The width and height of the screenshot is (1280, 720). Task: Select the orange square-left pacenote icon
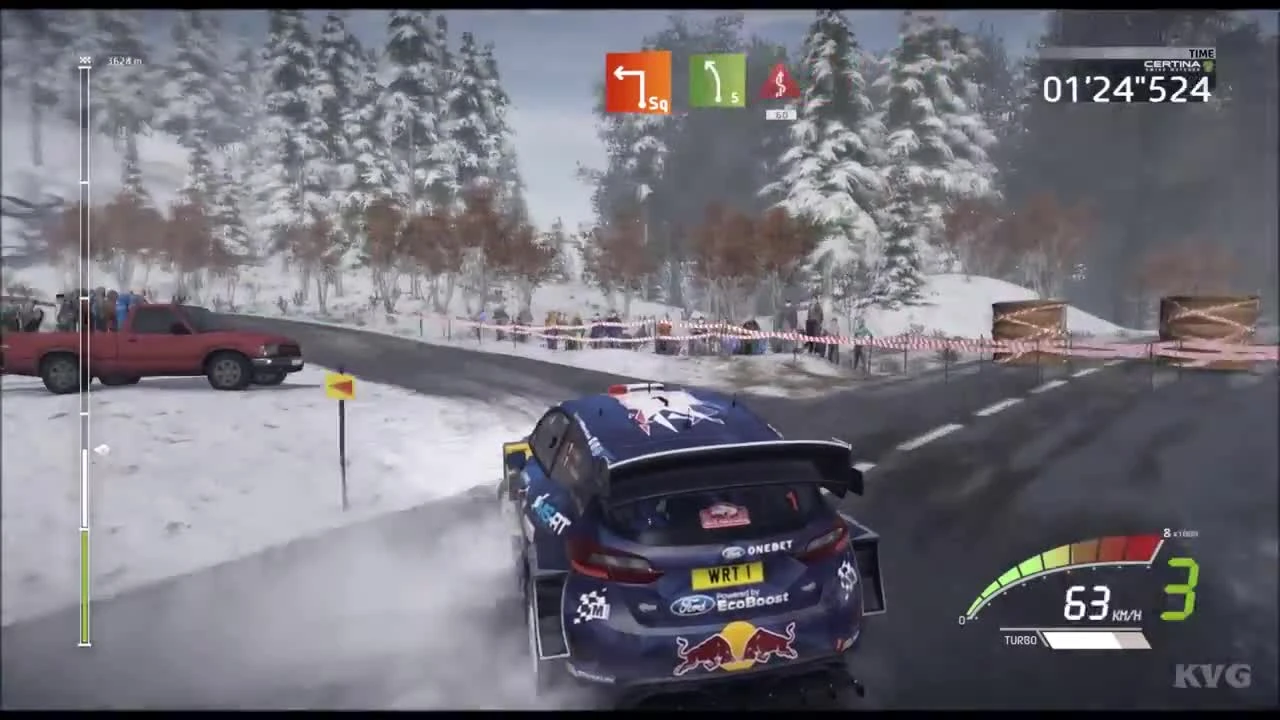[x=638, y=85]
